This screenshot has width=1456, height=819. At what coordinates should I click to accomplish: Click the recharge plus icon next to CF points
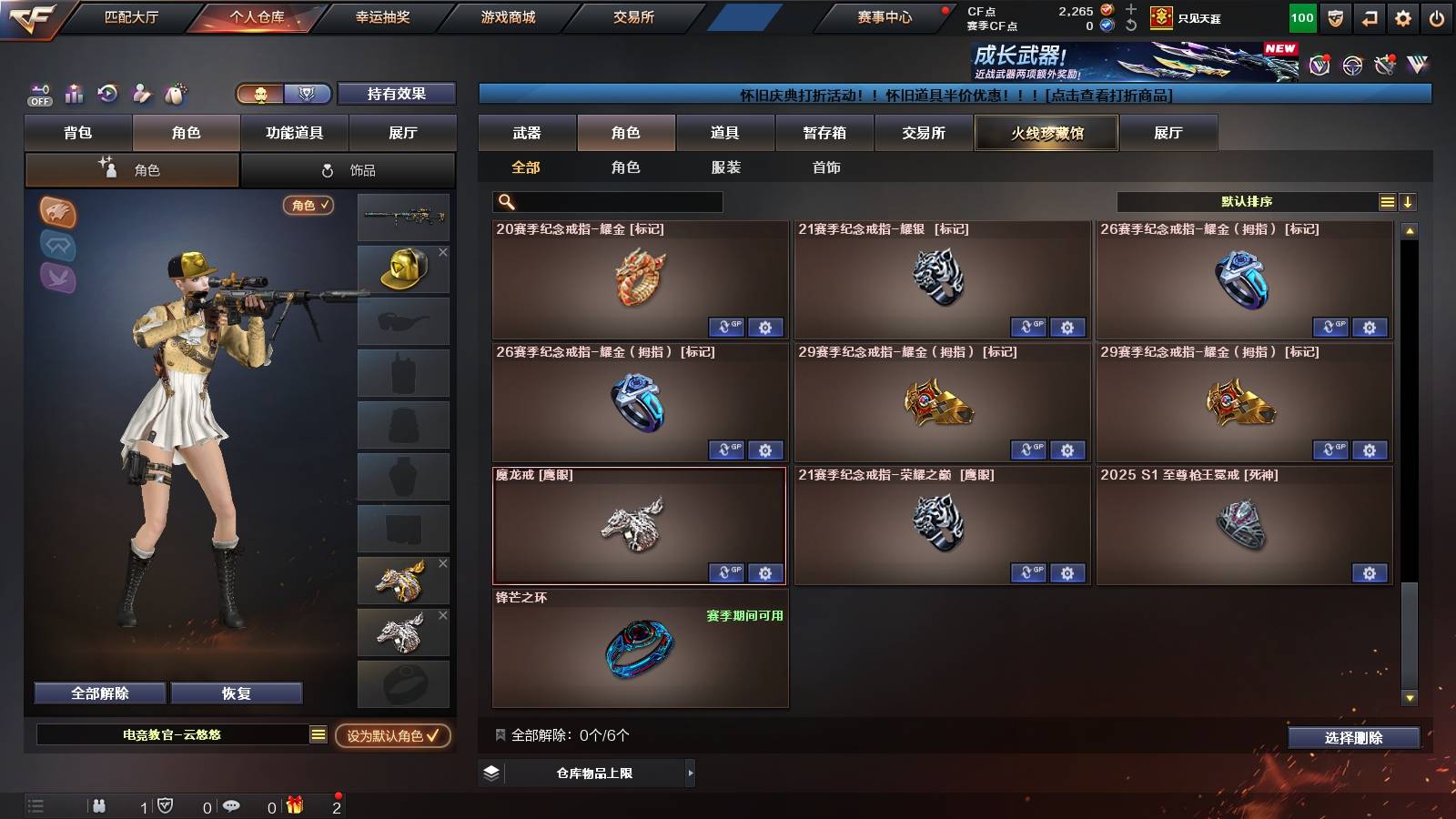tap(1129, 11)
